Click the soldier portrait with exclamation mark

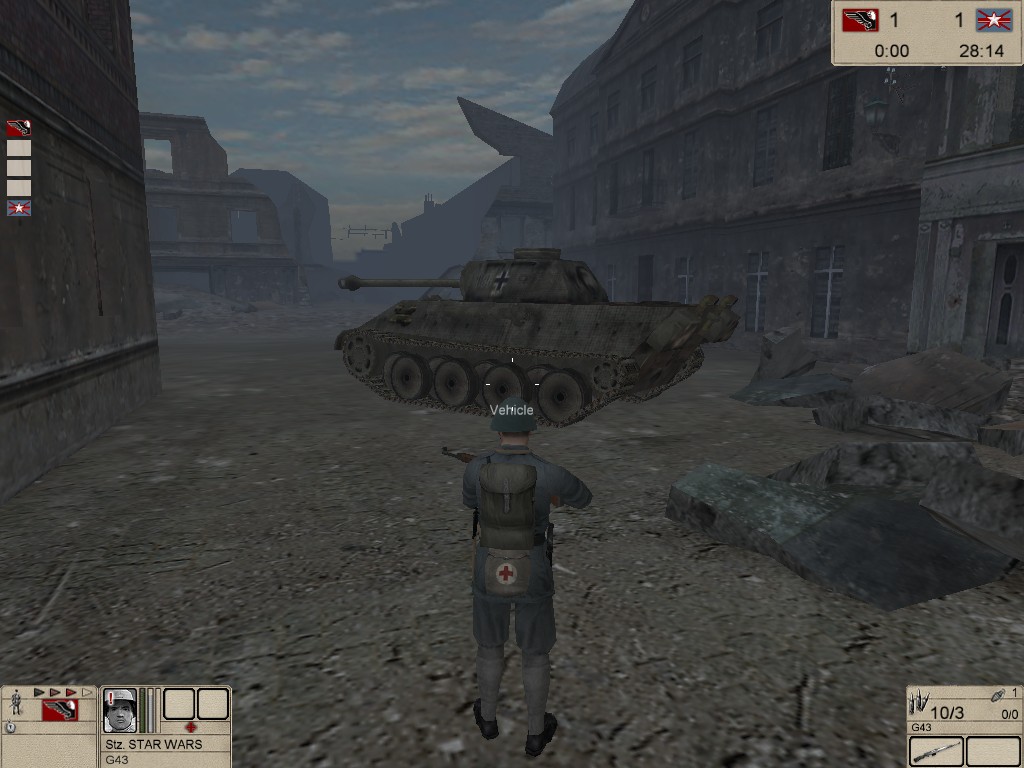[120, 709]
